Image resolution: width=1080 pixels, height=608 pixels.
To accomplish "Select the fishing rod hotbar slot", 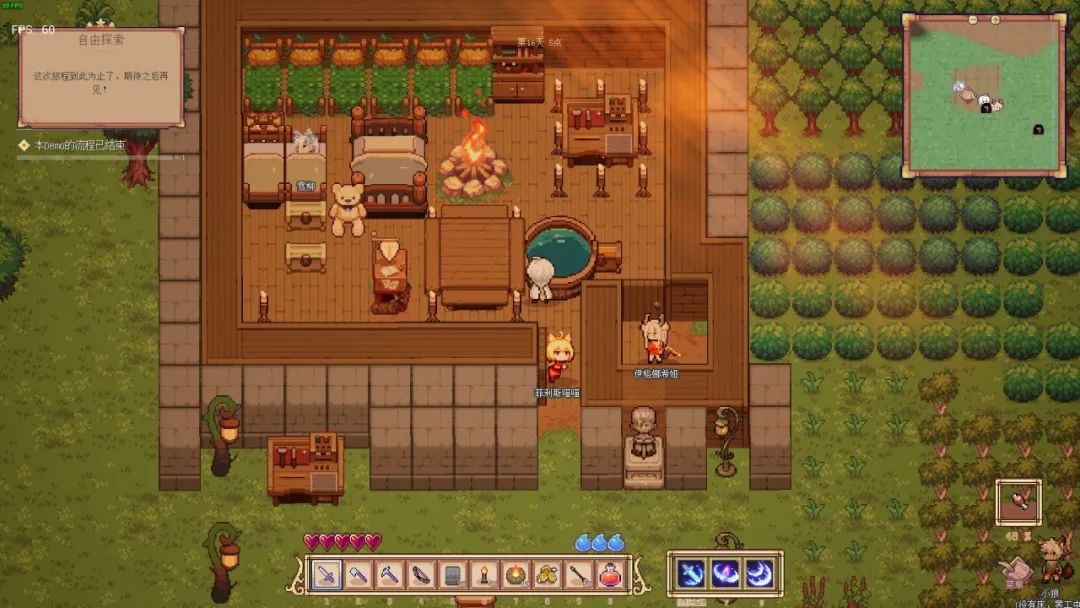I will coord(578,574).
